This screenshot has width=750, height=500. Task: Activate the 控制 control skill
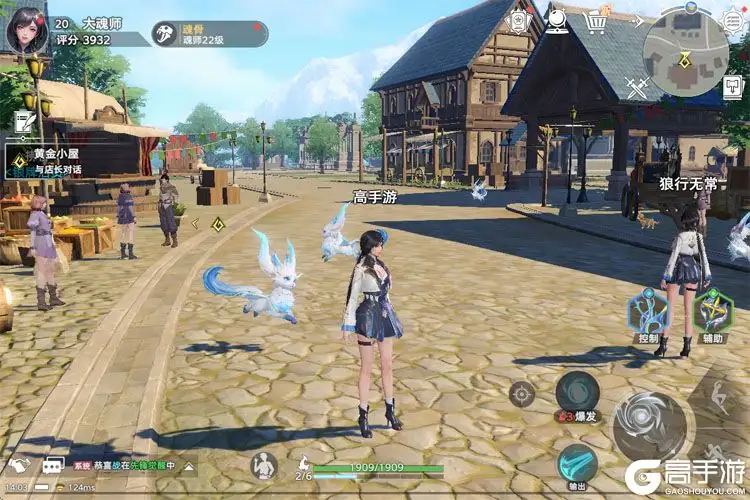pyautogui.click(x=647, y=313)
